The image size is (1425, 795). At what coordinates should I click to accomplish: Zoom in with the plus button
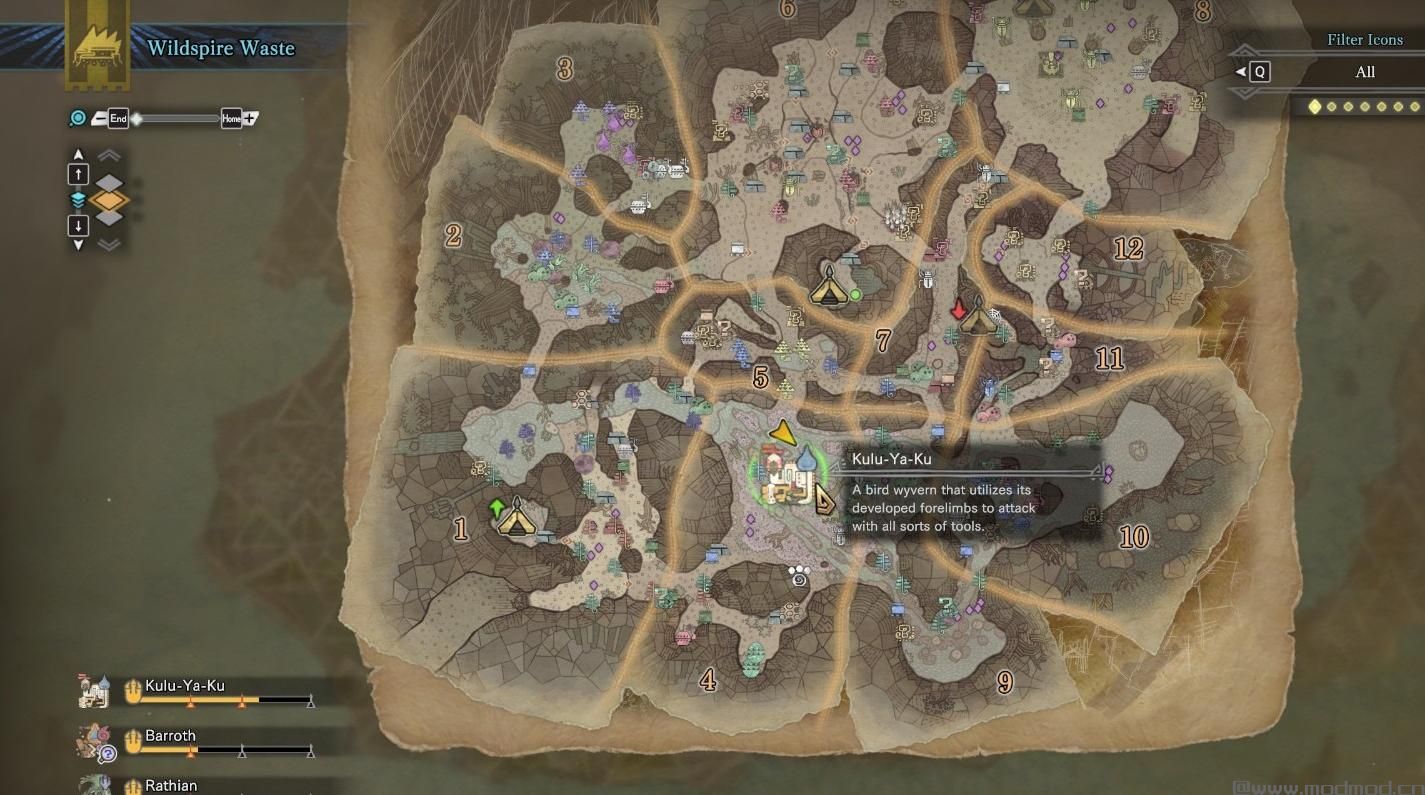pyautogui.click(x=250, y=118)
